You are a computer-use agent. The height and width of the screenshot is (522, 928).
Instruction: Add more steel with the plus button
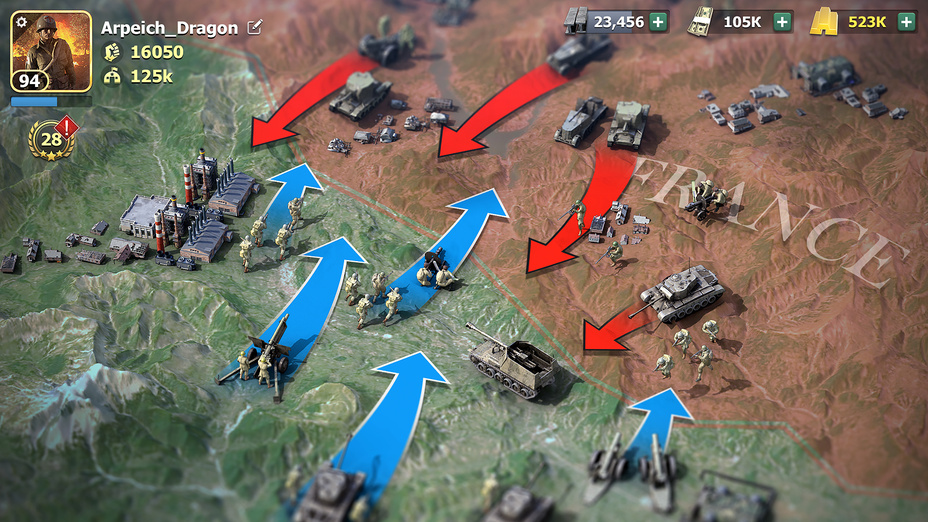658,21
